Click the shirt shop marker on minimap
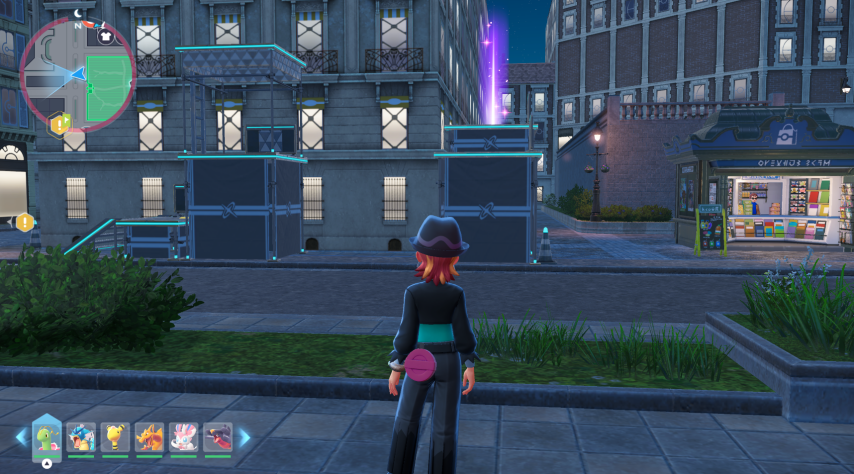This screenshot has width=854, height=474. tap(106, 36)
